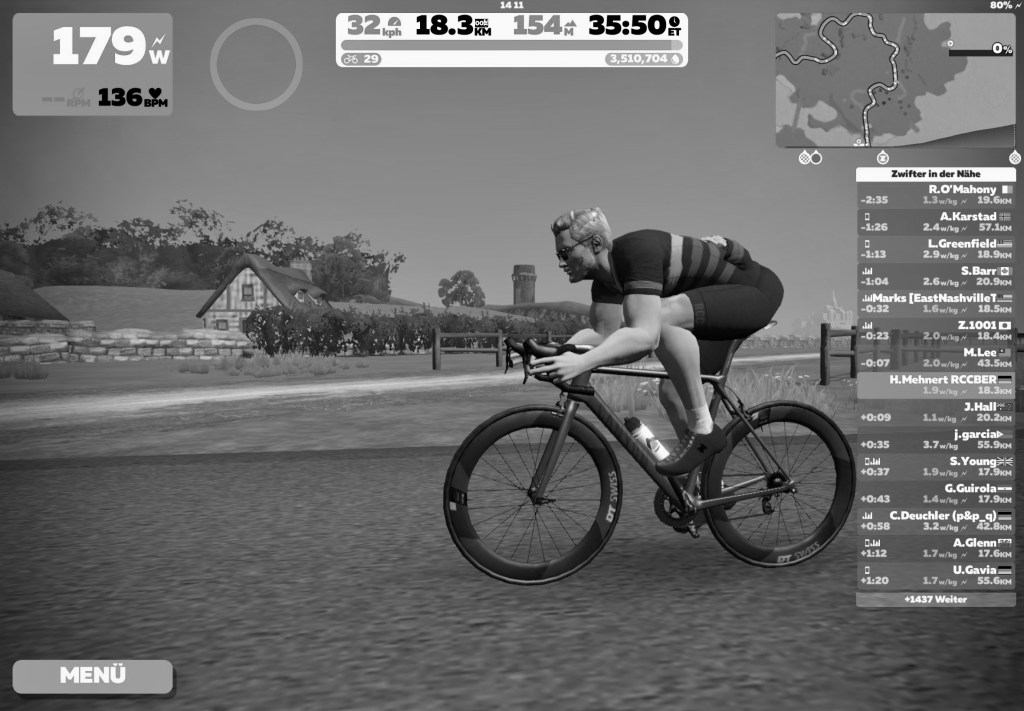The width and height of the screenshot is (1024, 711).
Task: Click the empty power-up ring
Action: [x=256, y=64]
